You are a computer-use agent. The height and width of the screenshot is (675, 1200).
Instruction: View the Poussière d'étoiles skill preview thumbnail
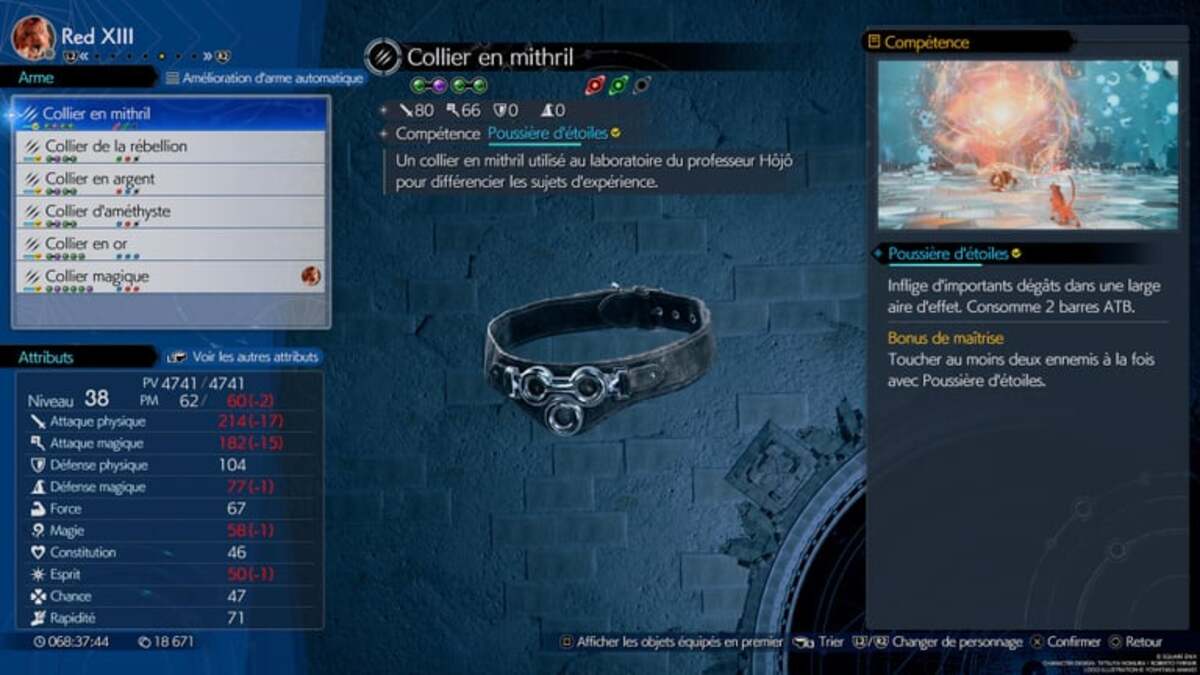(1027, 145)
